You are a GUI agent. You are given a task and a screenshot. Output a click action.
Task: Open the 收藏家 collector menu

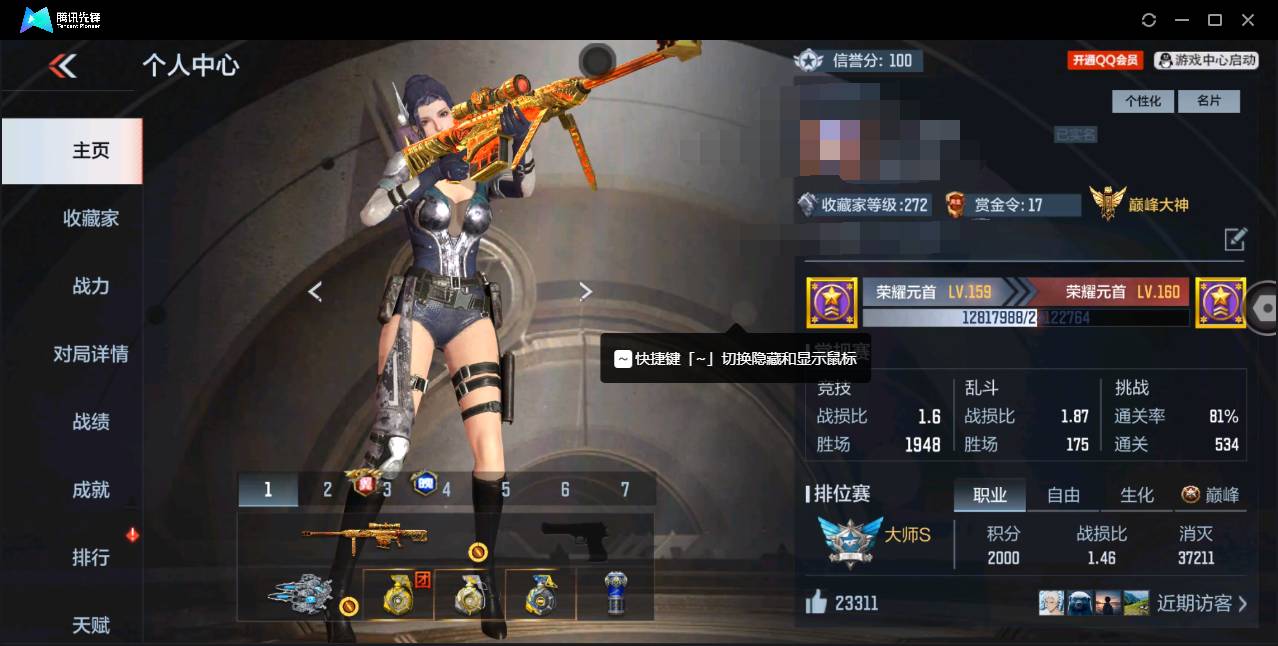pyautogui.click(x=91, y=218)
